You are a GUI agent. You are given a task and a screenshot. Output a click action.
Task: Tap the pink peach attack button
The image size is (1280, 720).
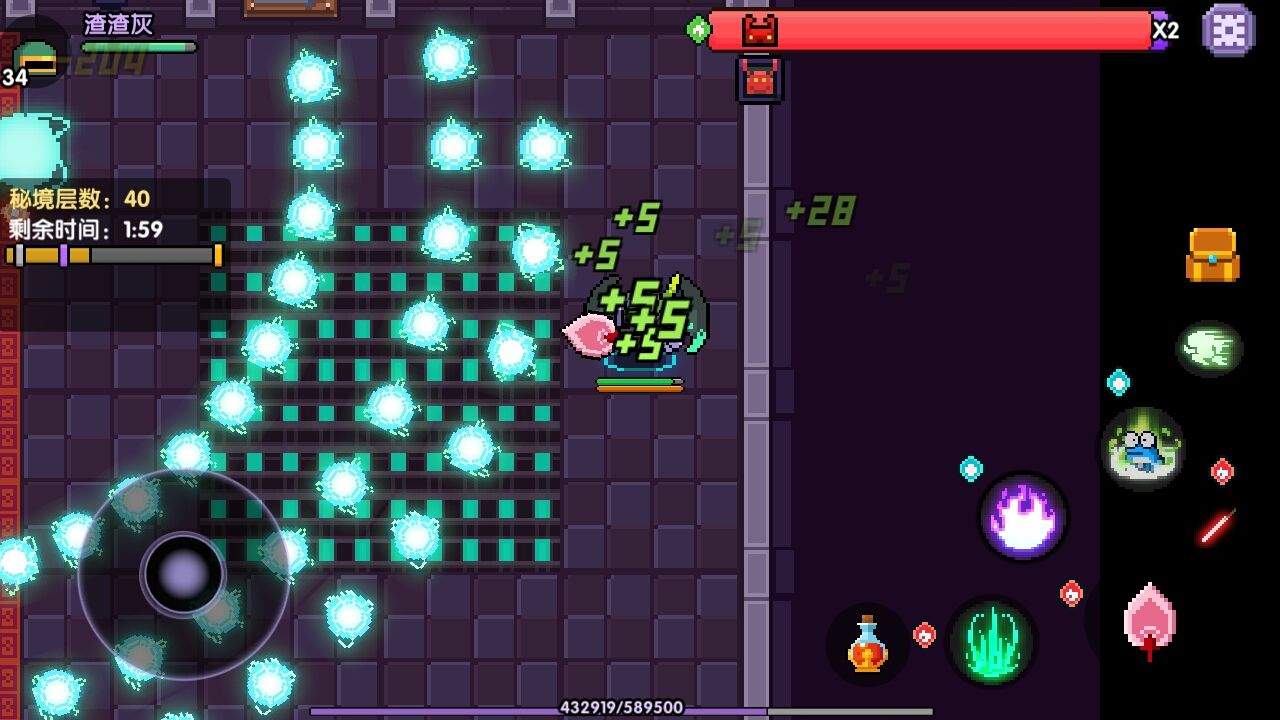coord(1149,620)
